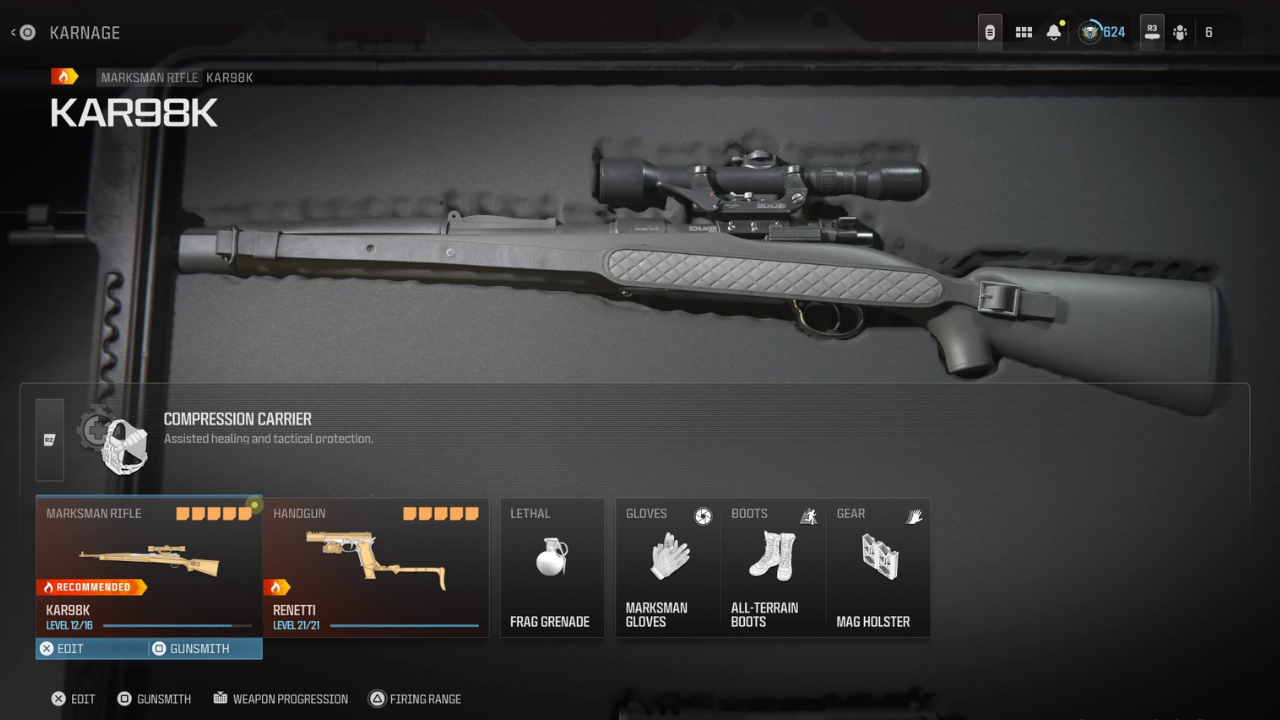Screen dimensions: 1280x720
Task: Expand the Marksman Rifle loadout card
Action: click(148, 560)
